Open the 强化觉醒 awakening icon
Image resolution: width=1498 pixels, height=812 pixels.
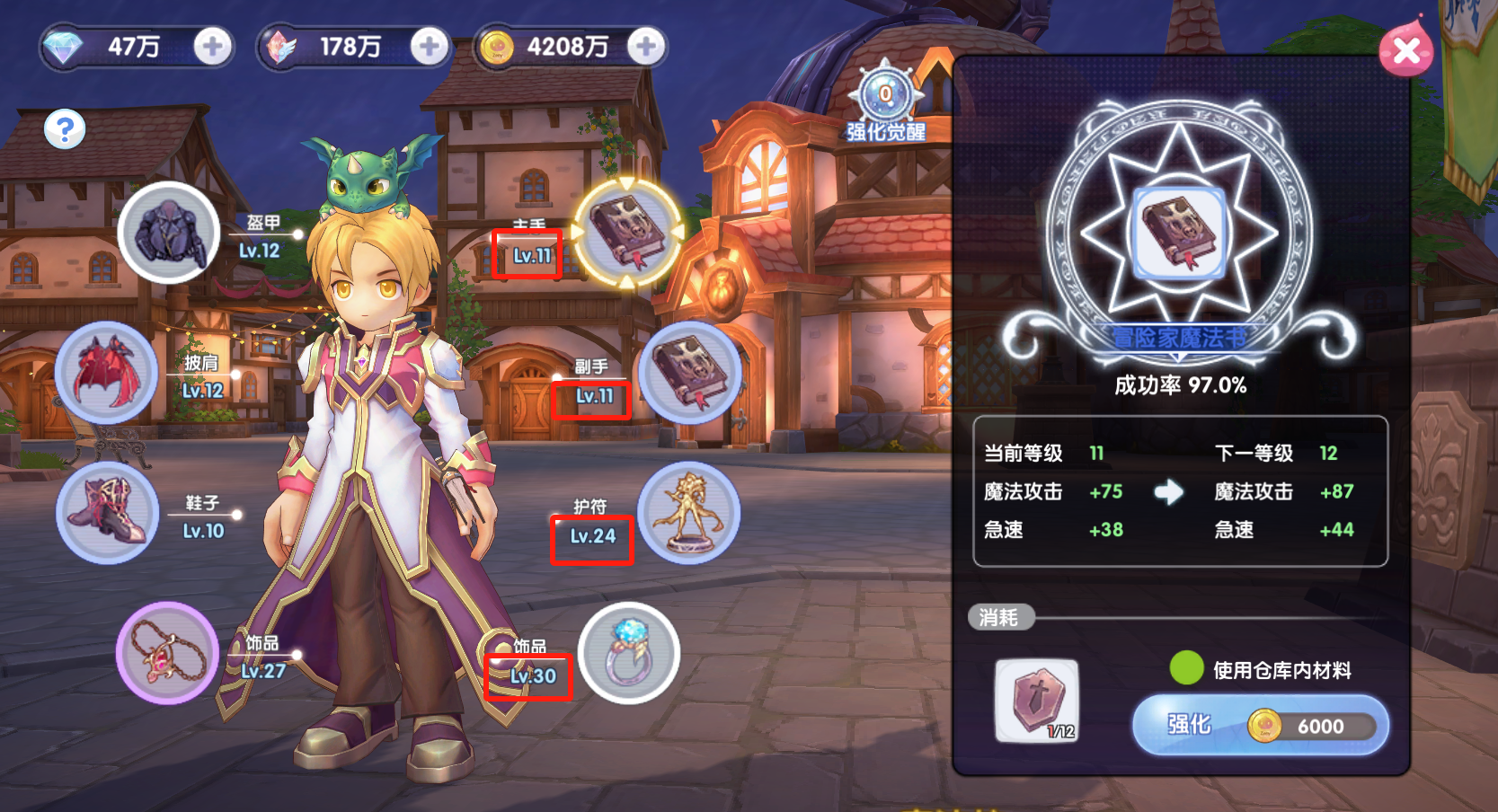coord(886,96)
